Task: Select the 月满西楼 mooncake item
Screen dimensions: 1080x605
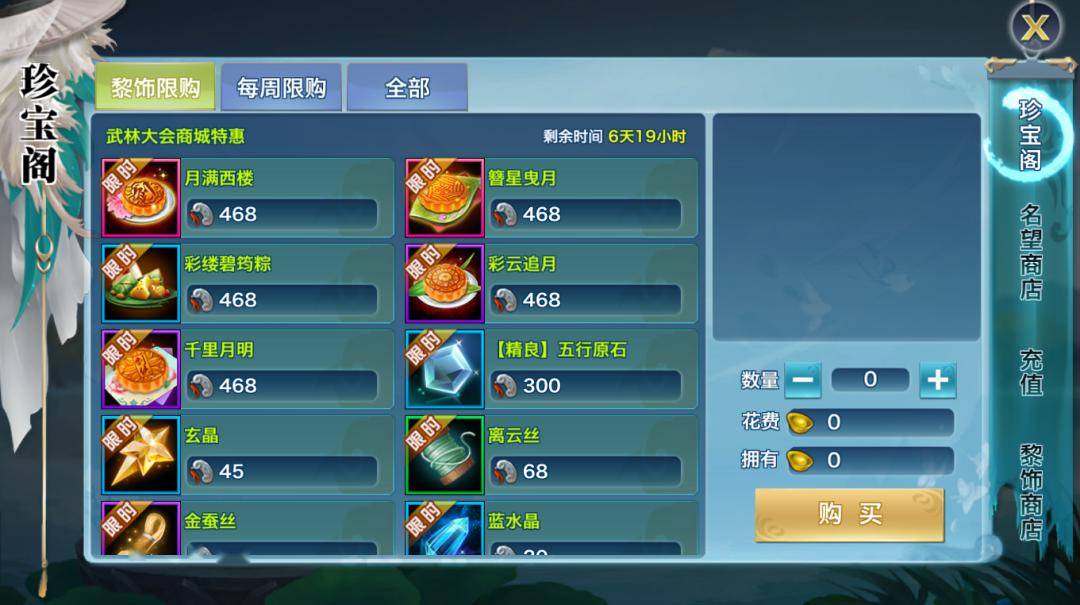Action: point(248,198)
